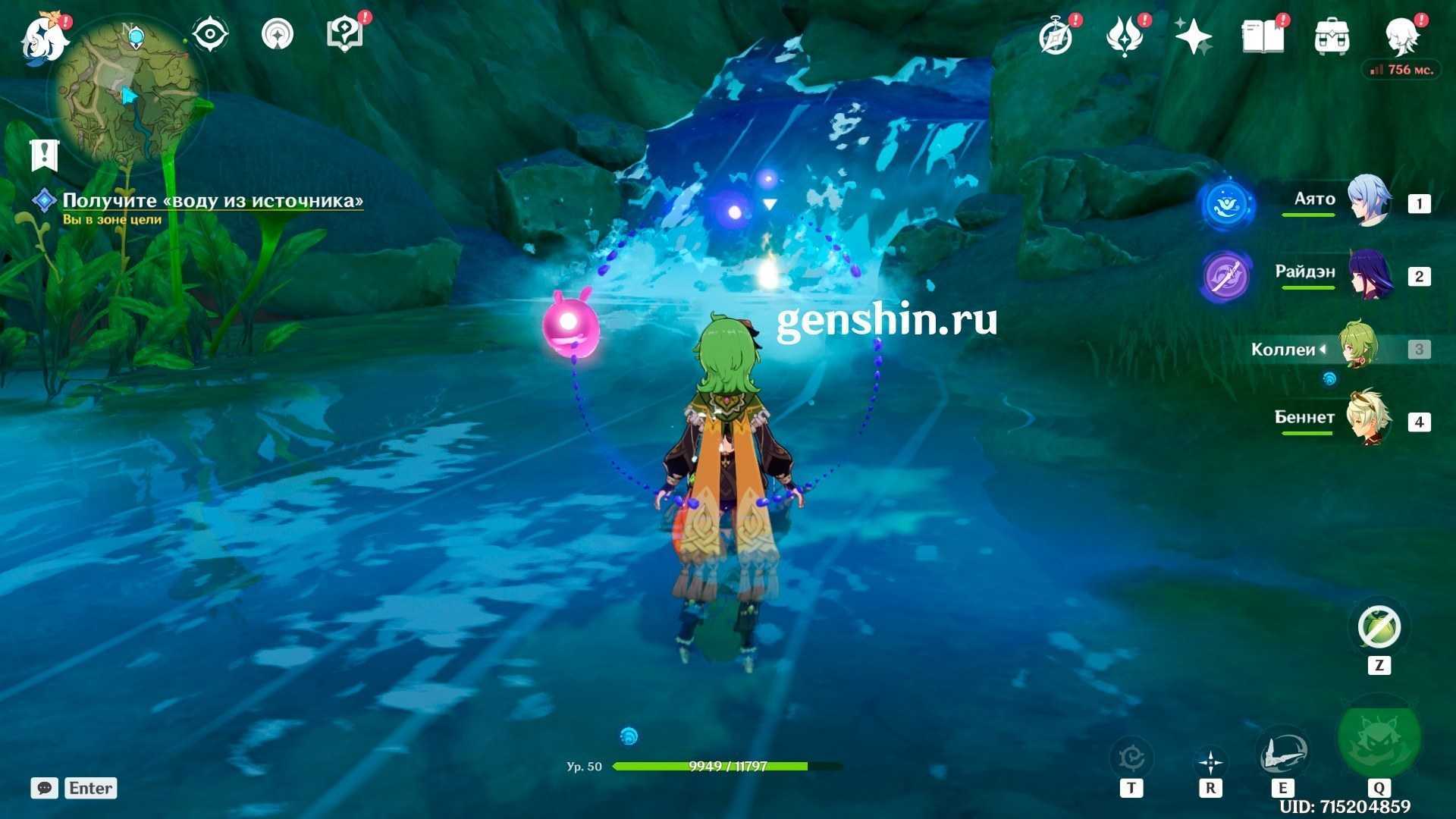Toggle the elemental sight eye icon
Screen dimensions: 1456x819
pyautogui.click(x=210, y=35)
